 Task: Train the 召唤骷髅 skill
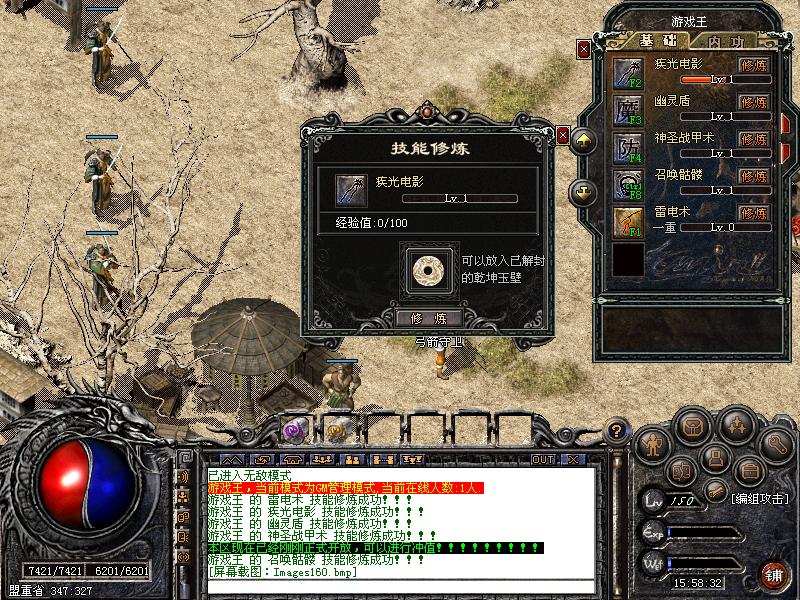coord(753,175)
